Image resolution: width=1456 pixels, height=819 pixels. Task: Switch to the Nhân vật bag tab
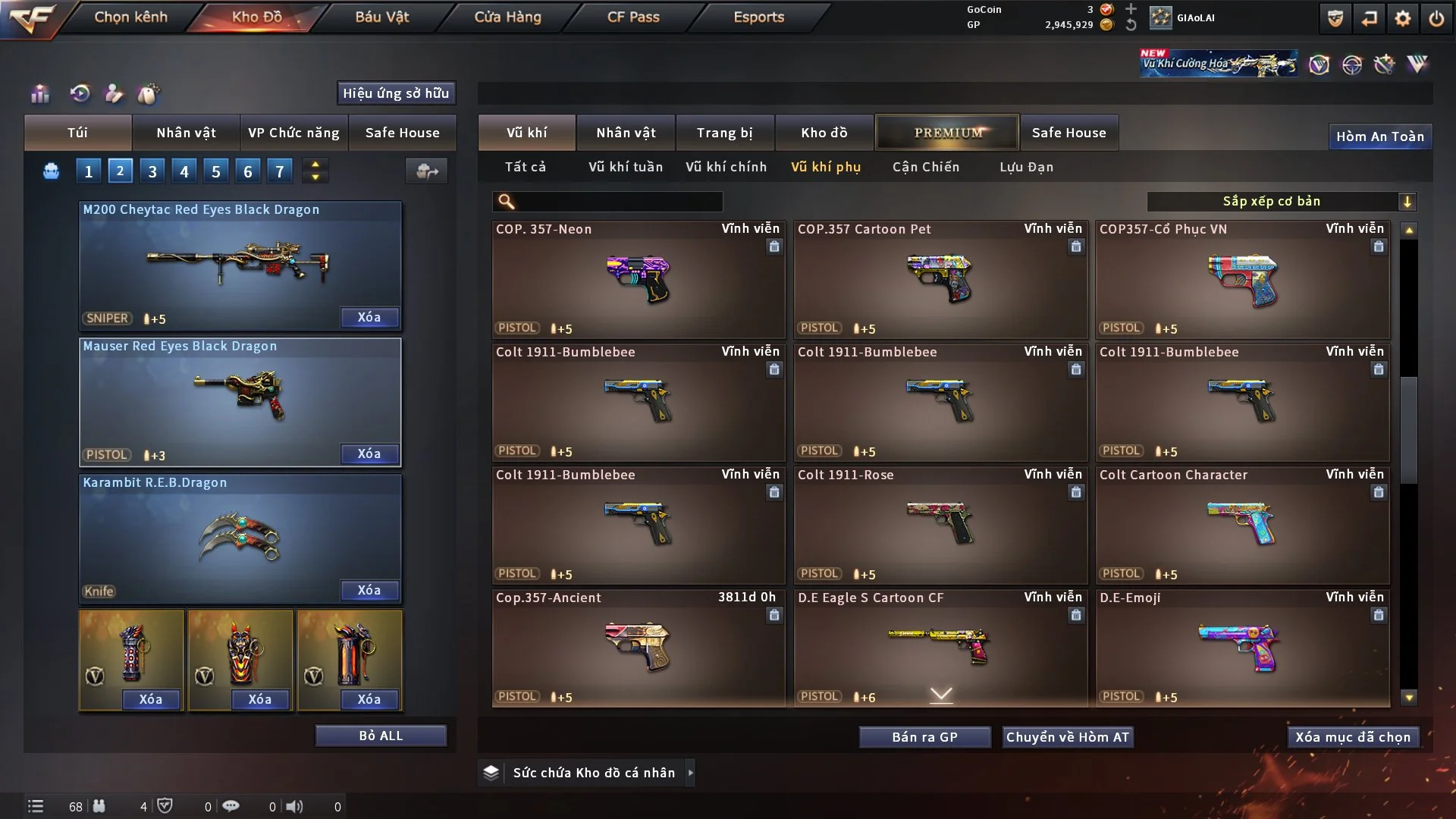click(186, 133)
